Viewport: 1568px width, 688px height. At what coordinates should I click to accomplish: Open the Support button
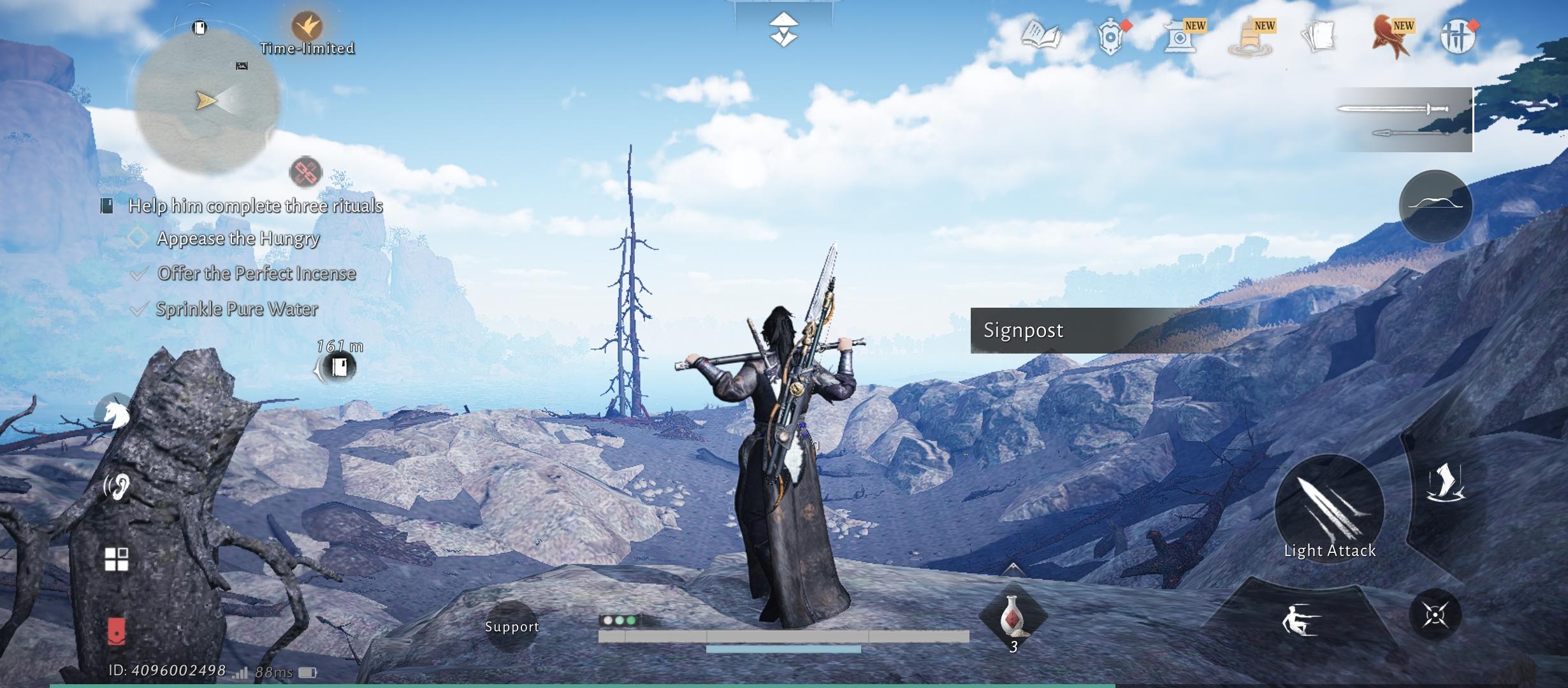(x=512, y=626)
